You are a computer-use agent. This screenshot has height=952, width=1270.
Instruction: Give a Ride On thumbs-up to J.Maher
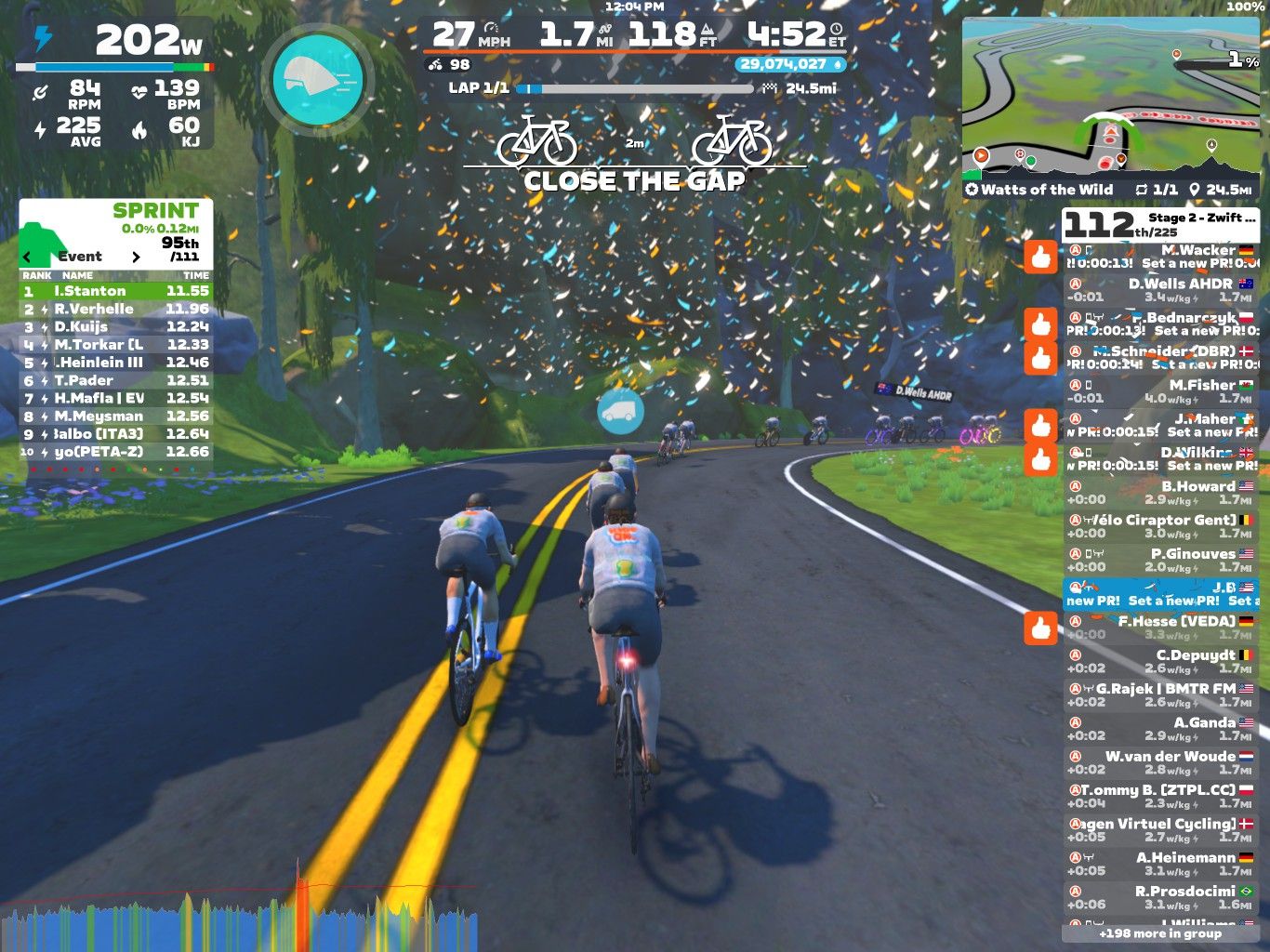pos(1040,425)
